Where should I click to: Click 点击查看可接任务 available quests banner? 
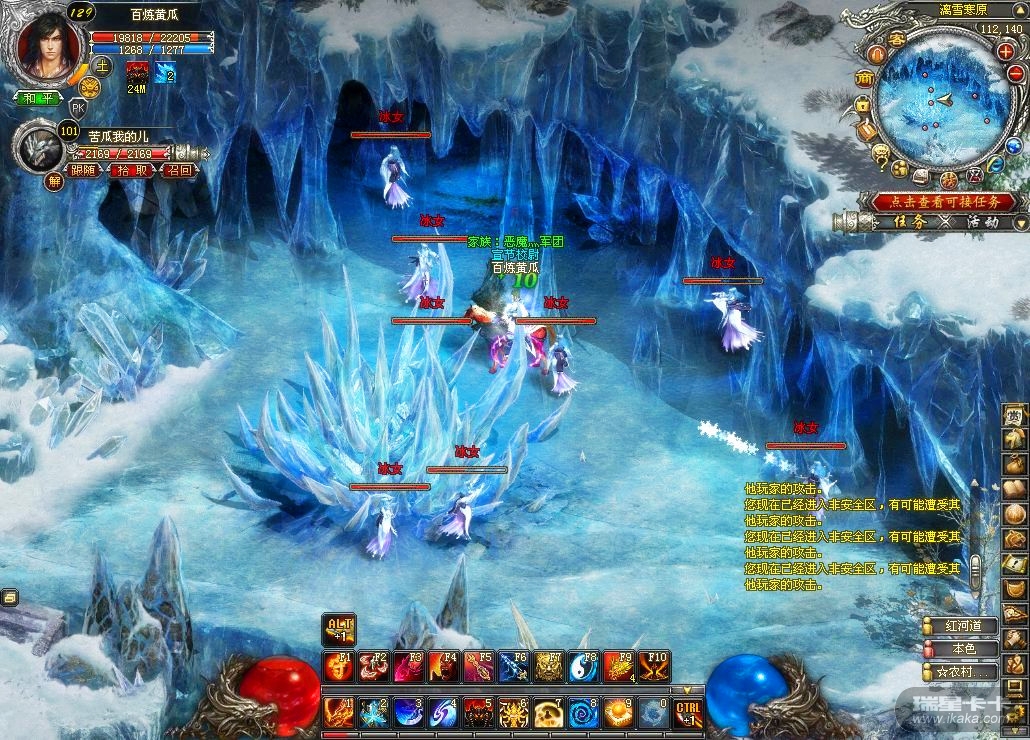click(x=943, y=201)
